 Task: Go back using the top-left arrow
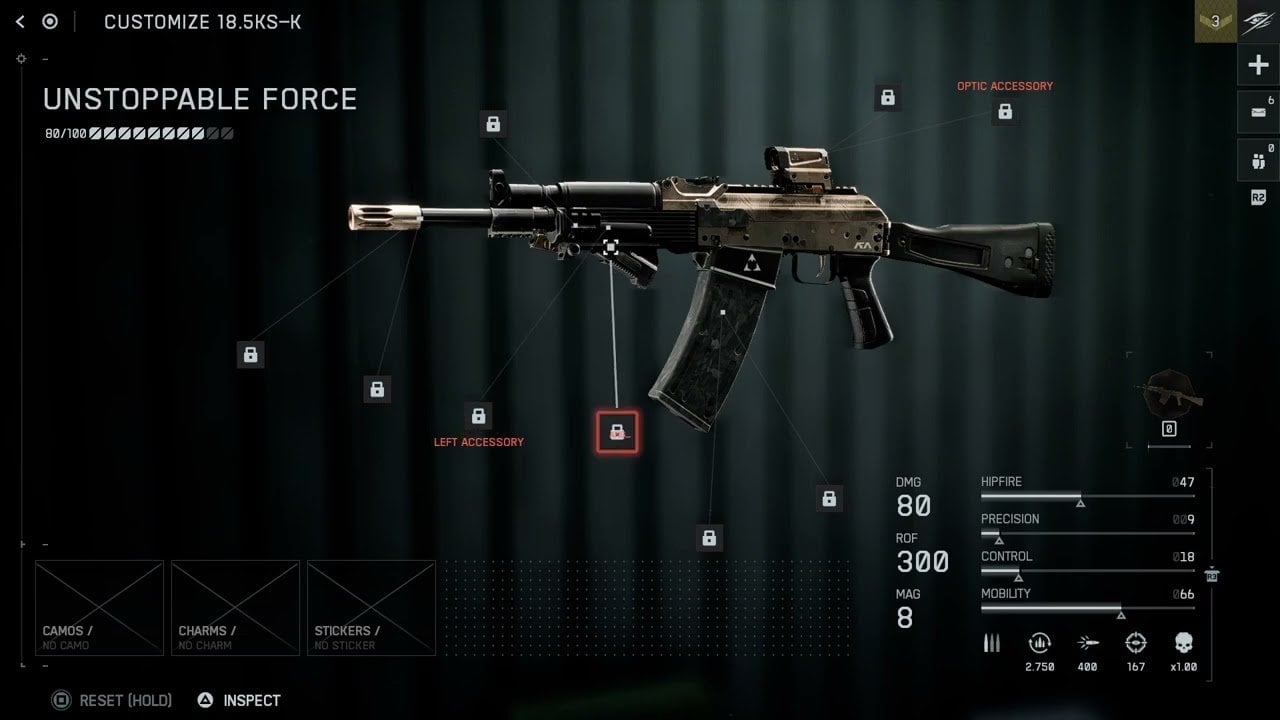click(20, 22)
